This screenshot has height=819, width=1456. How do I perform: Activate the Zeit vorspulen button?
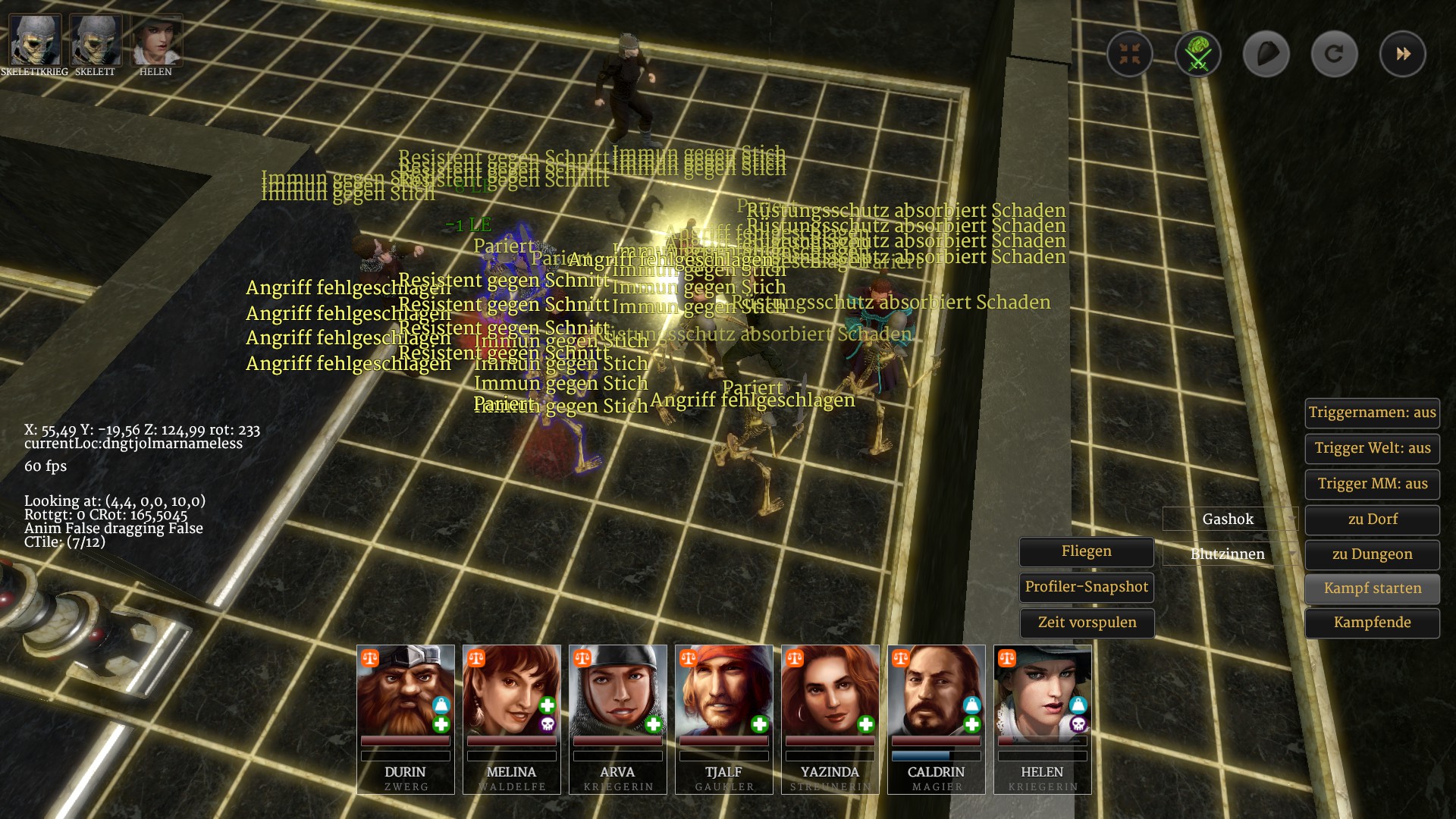tap(1086, 623)
